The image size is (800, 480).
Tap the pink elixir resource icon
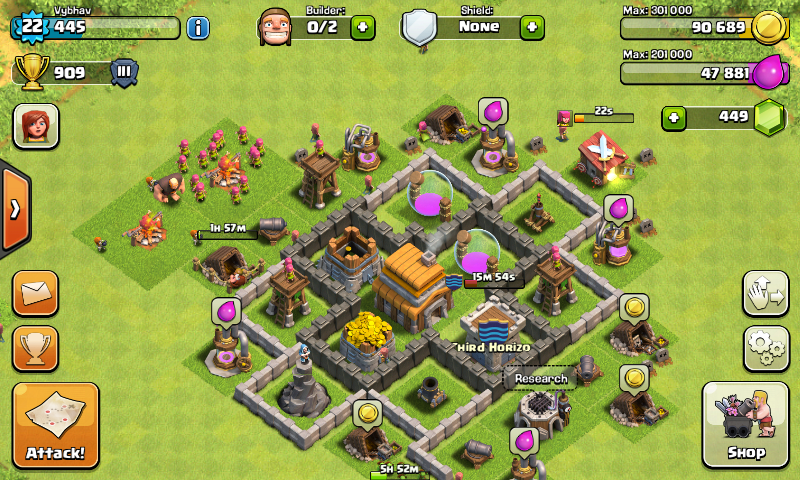point(768,72)
